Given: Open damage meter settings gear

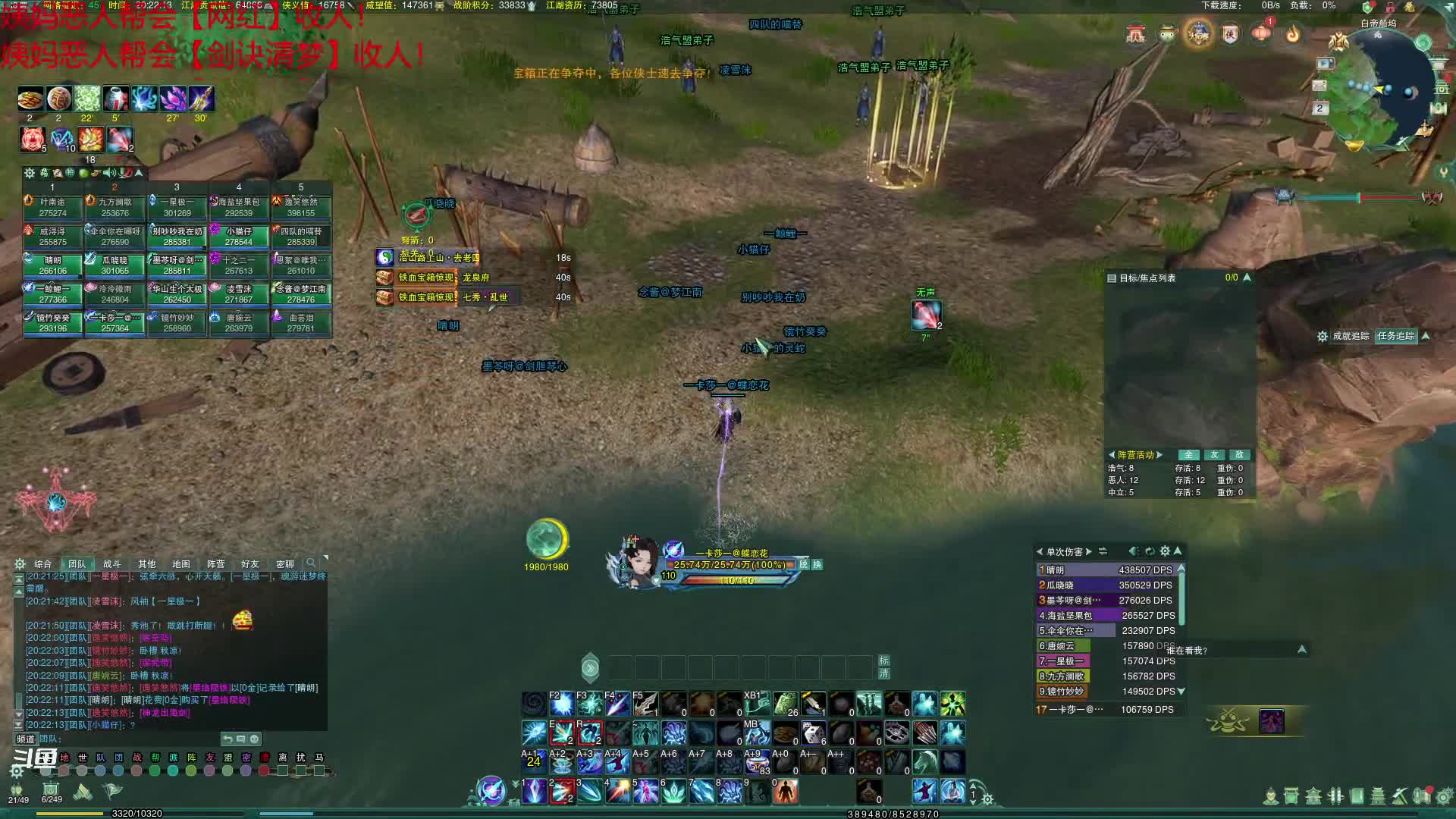Looking at the screenshot, I should [1165, 551].
